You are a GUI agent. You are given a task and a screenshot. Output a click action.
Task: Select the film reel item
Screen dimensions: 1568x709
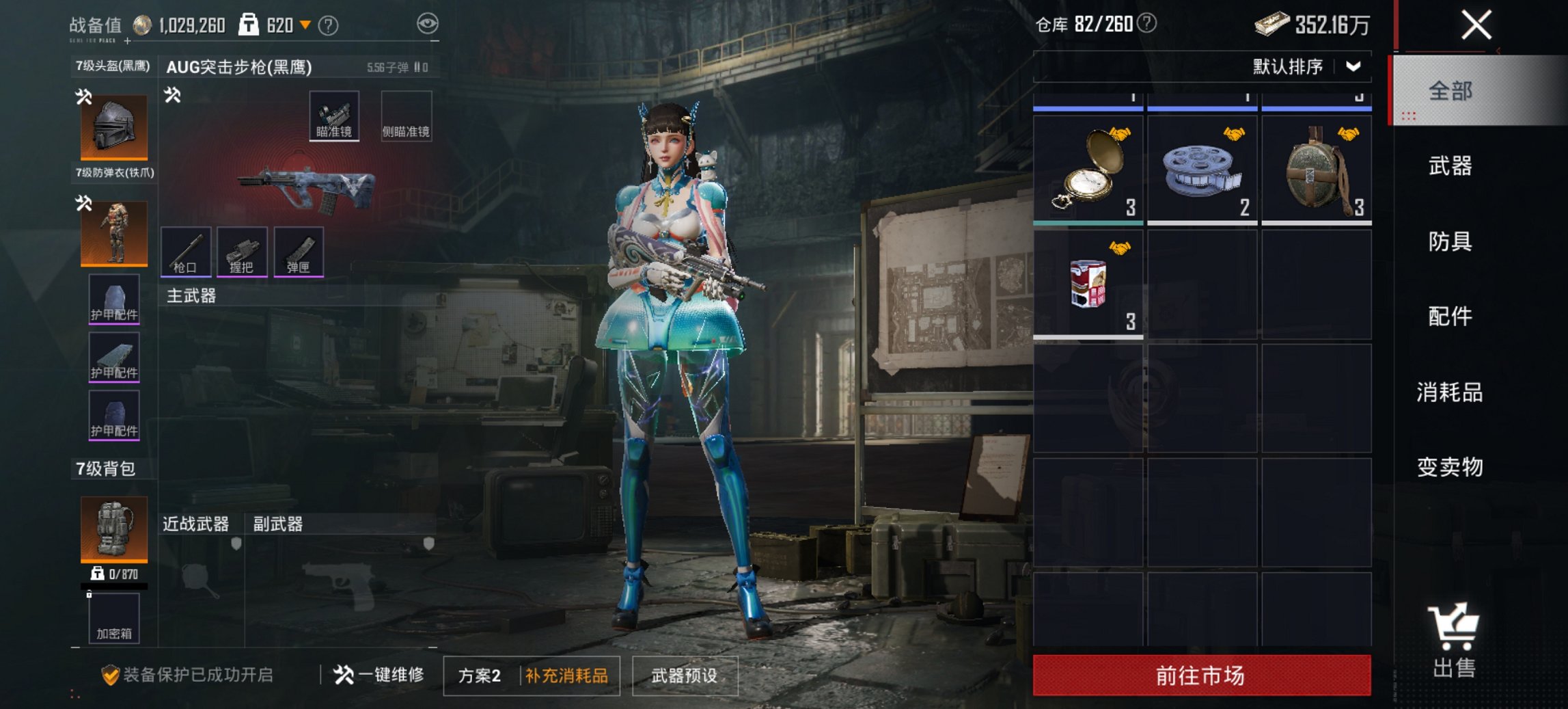point(1202,170)
